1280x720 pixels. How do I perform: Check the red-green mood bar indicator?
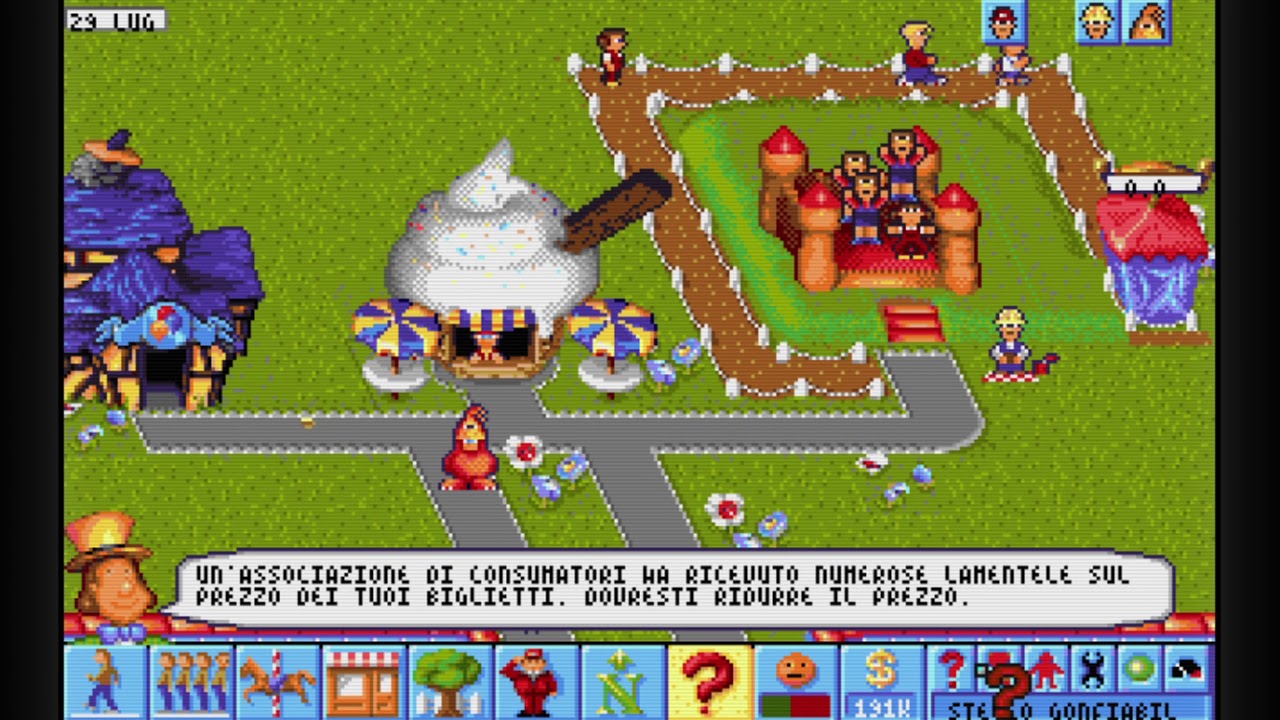[793, 706]
